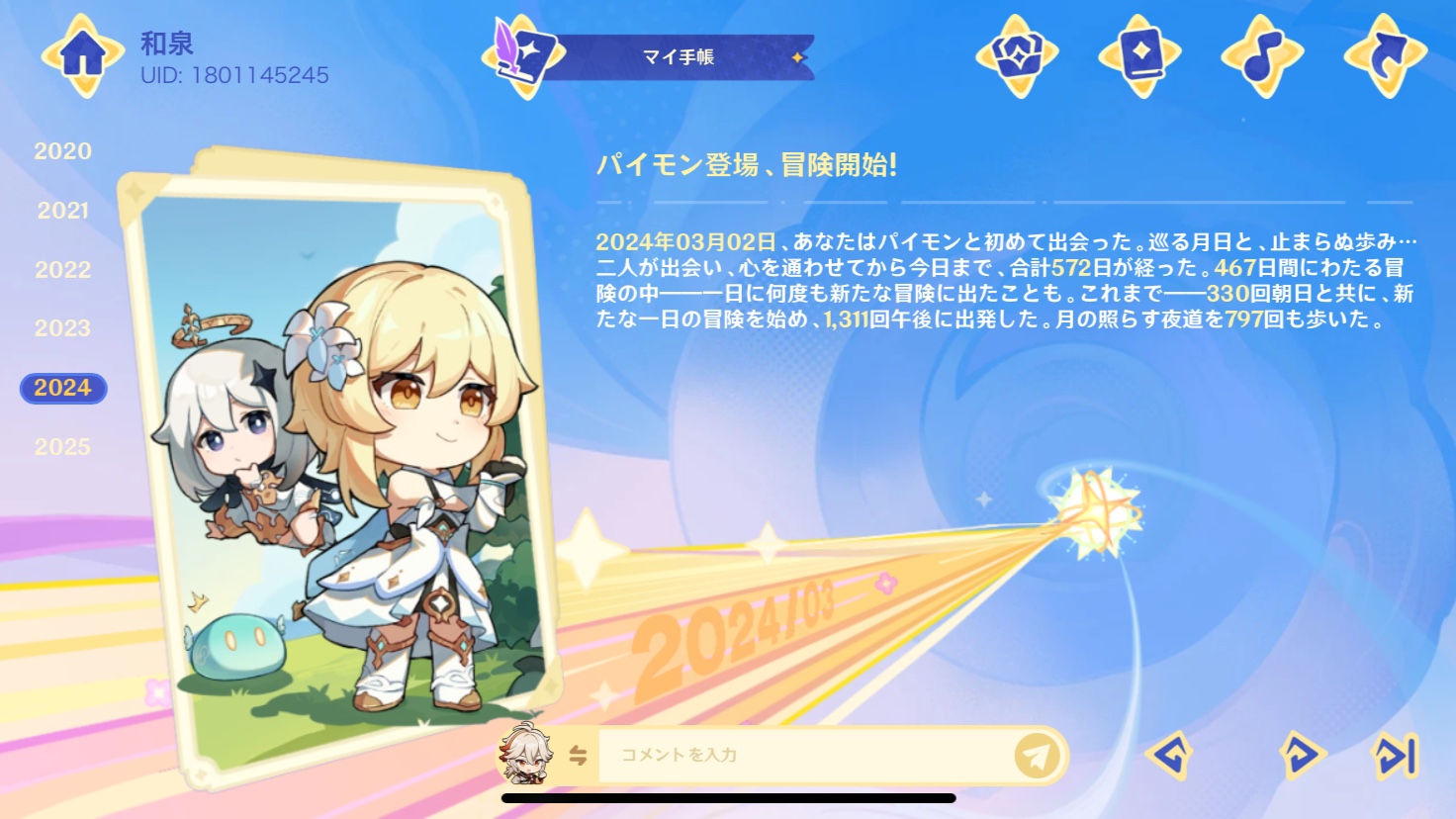
Task: Select the マイ手帳 tab banner
Action: click(x=680, y=57)
